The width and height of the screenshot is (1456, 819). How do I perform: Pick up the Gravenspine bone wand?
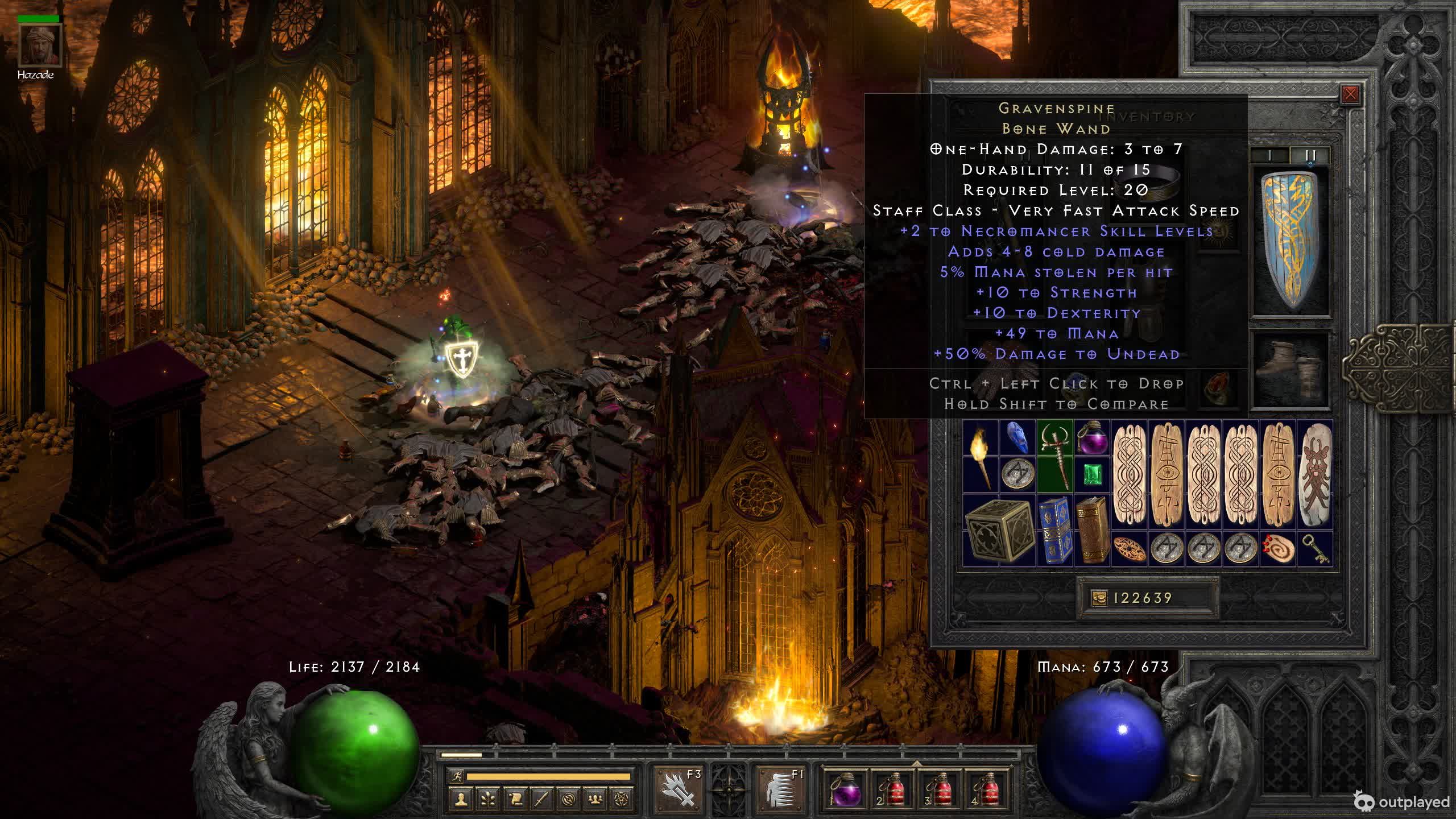pyautogui.click(x=1054, y=455)
